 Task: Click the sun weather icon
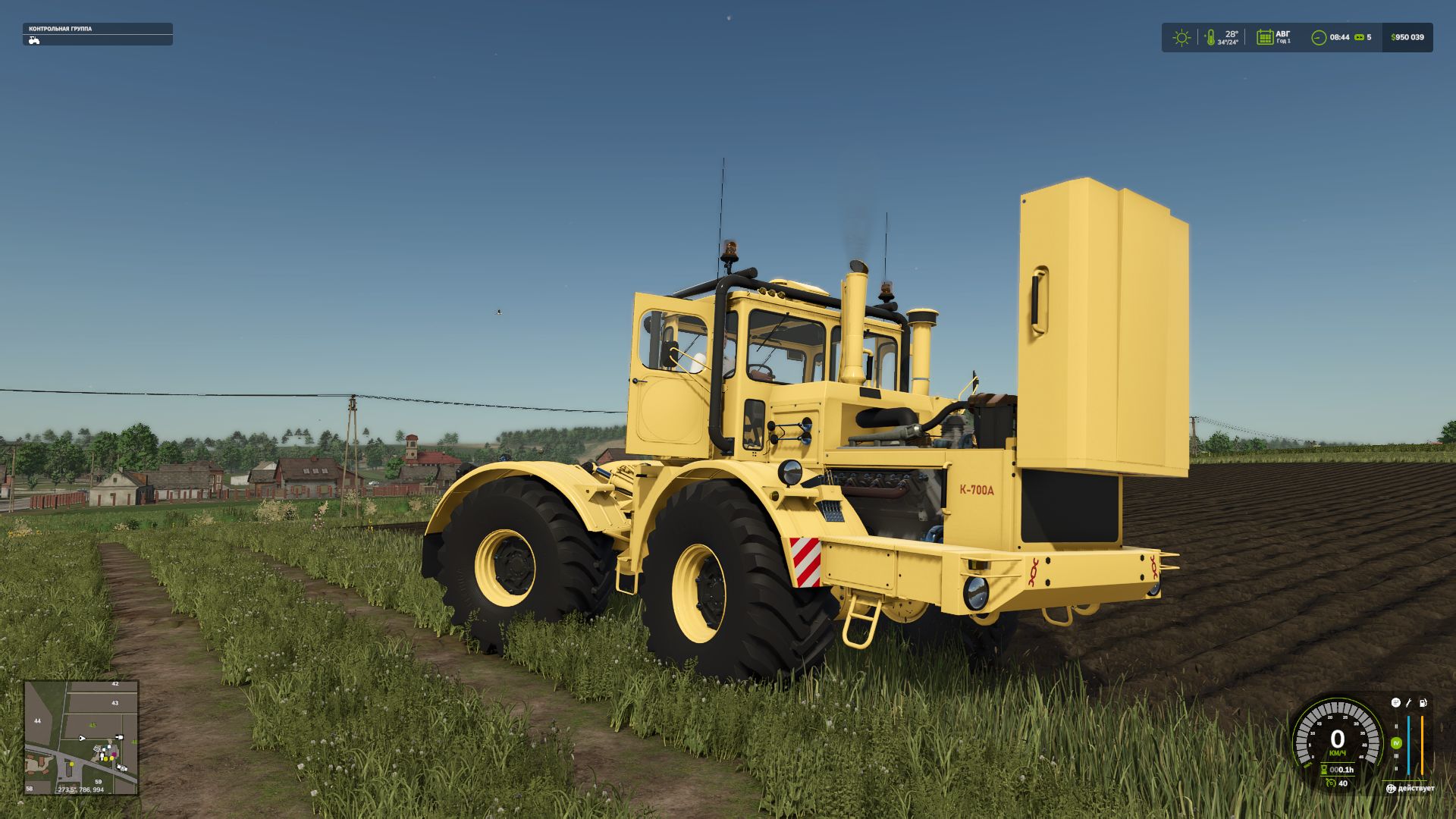1181,37
